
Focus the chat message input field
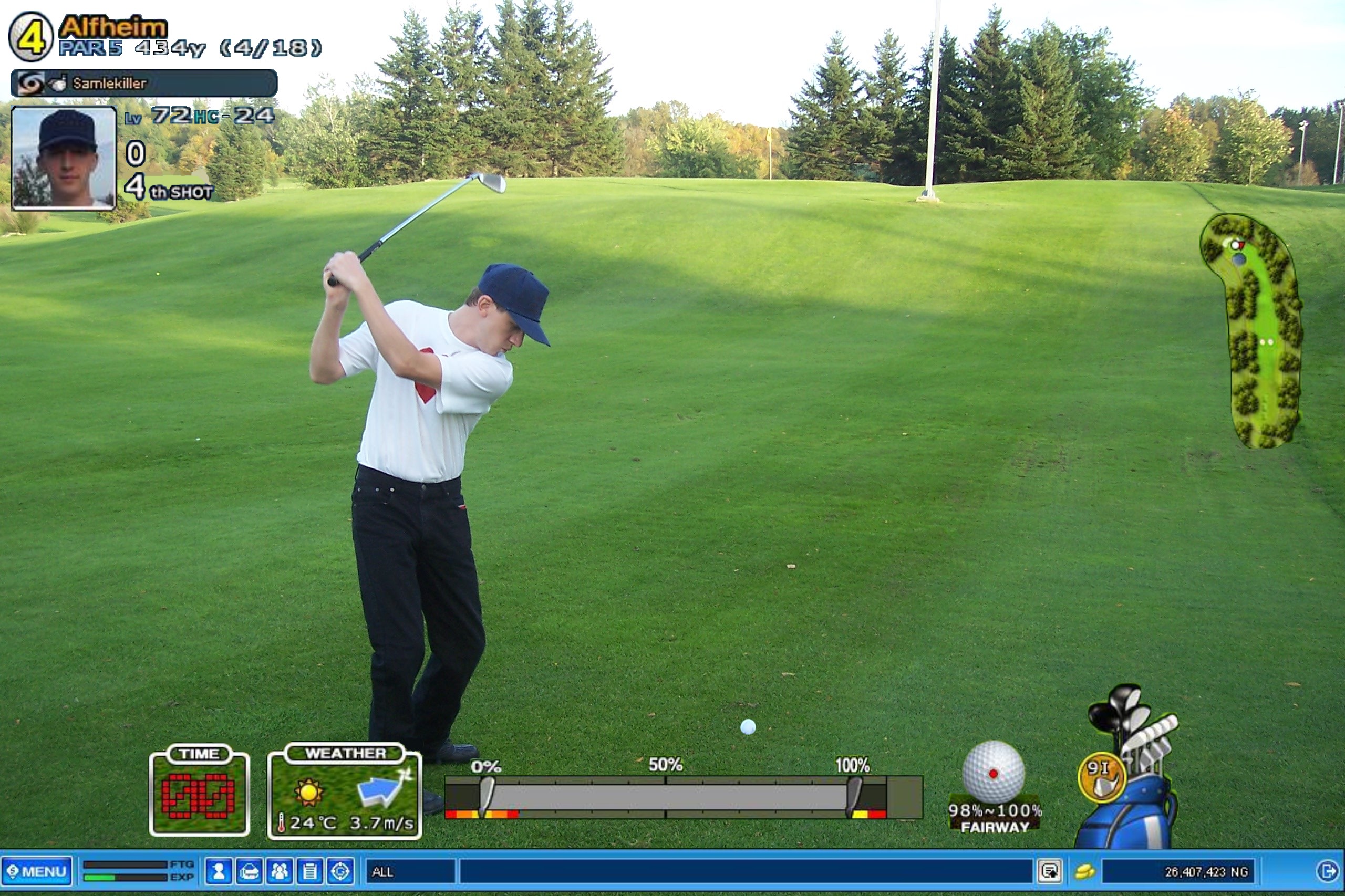[x=746, y=871]
